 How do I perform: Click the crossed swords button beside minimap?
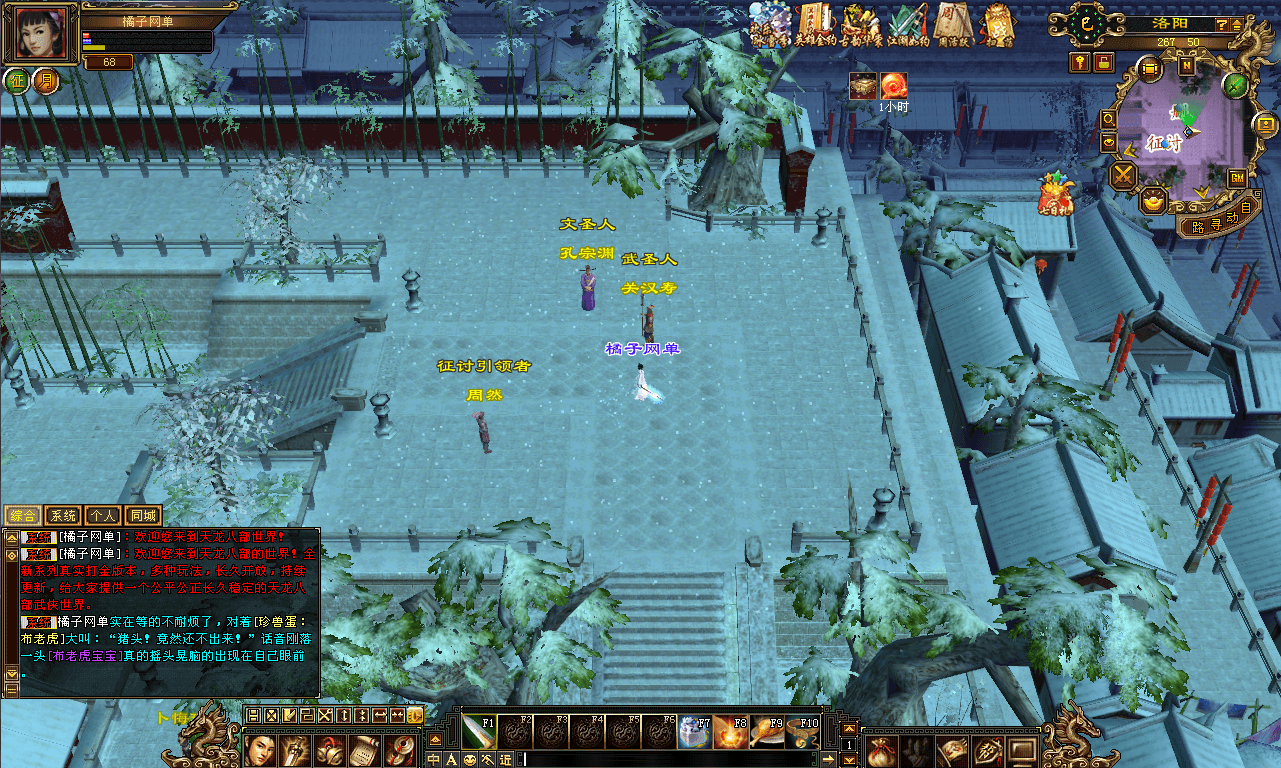(1124, 177)
